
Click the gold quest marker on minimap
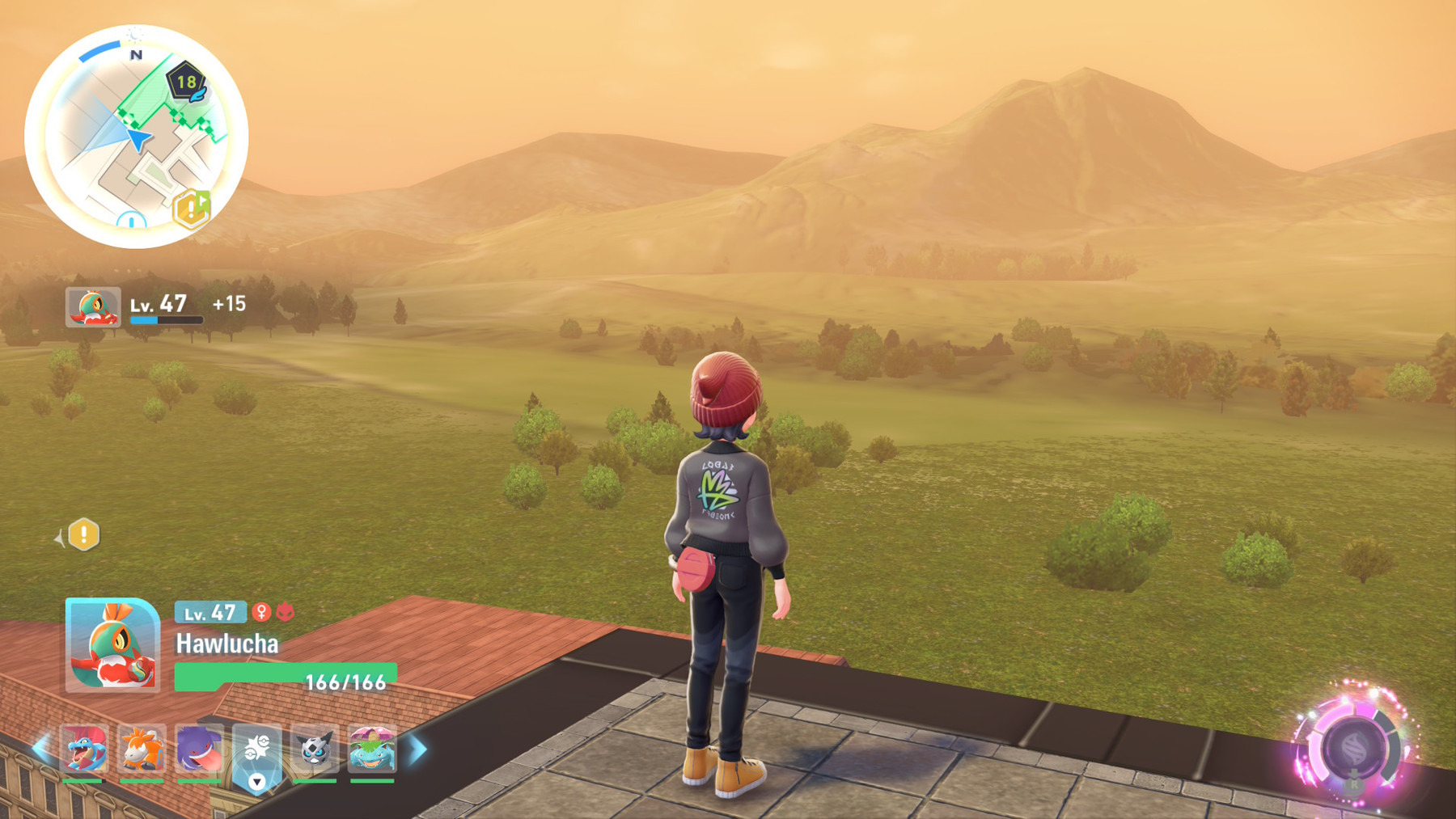tap(192, 209)
